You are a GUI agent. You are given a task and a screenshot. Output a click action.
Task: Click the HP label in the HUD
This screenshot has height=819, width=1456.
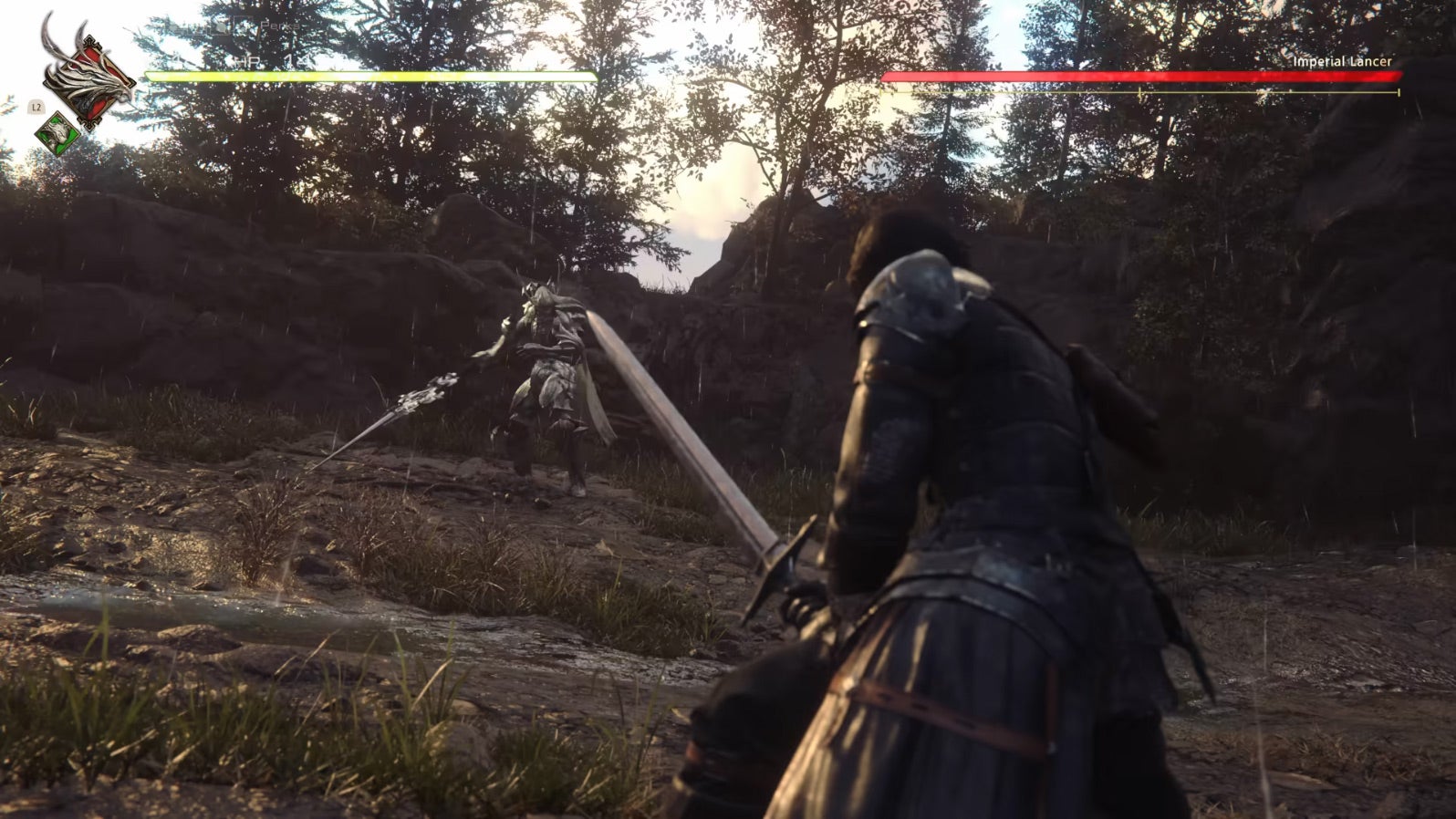pos(246,60)
